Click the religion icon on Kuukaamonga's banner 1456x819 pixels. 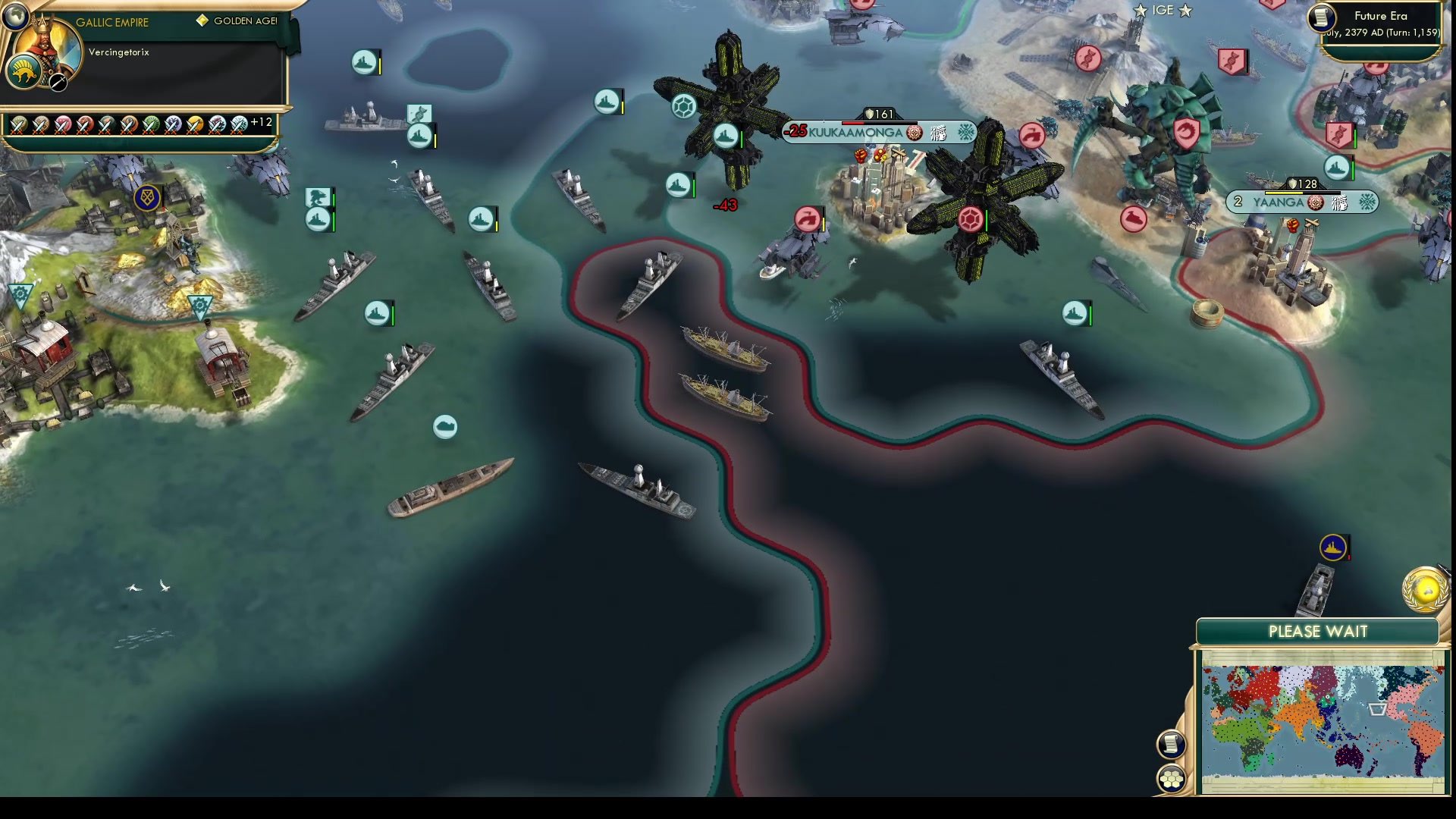point(914,133)
